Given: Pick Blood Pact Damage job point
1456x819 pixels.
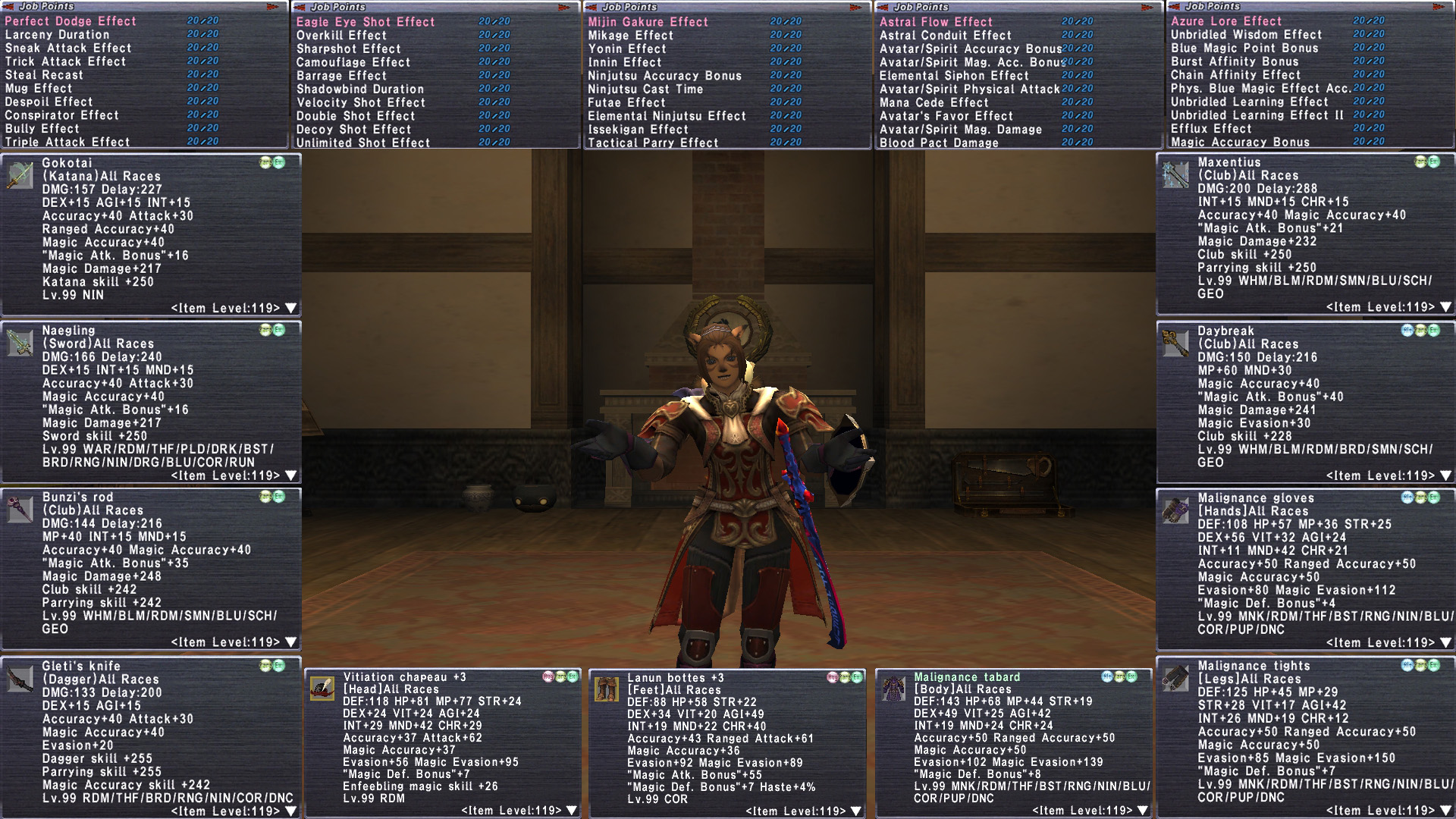Looking at the screenshot, I should 939,143.
